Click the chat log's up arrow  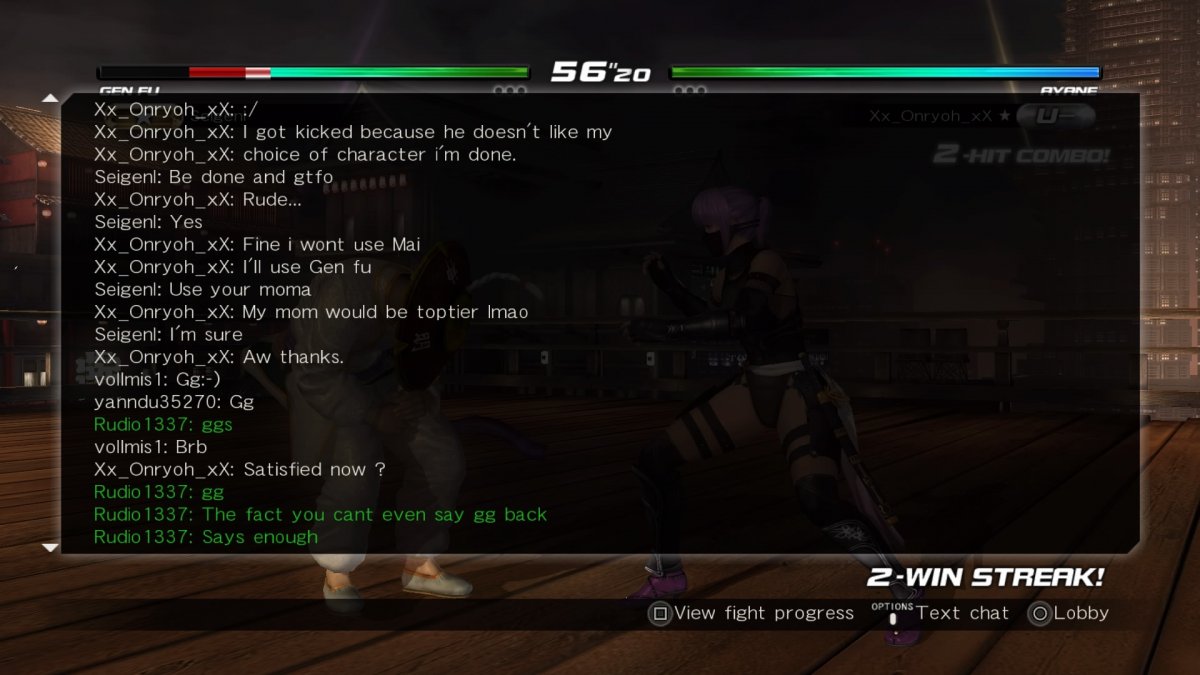click(50, 98)
